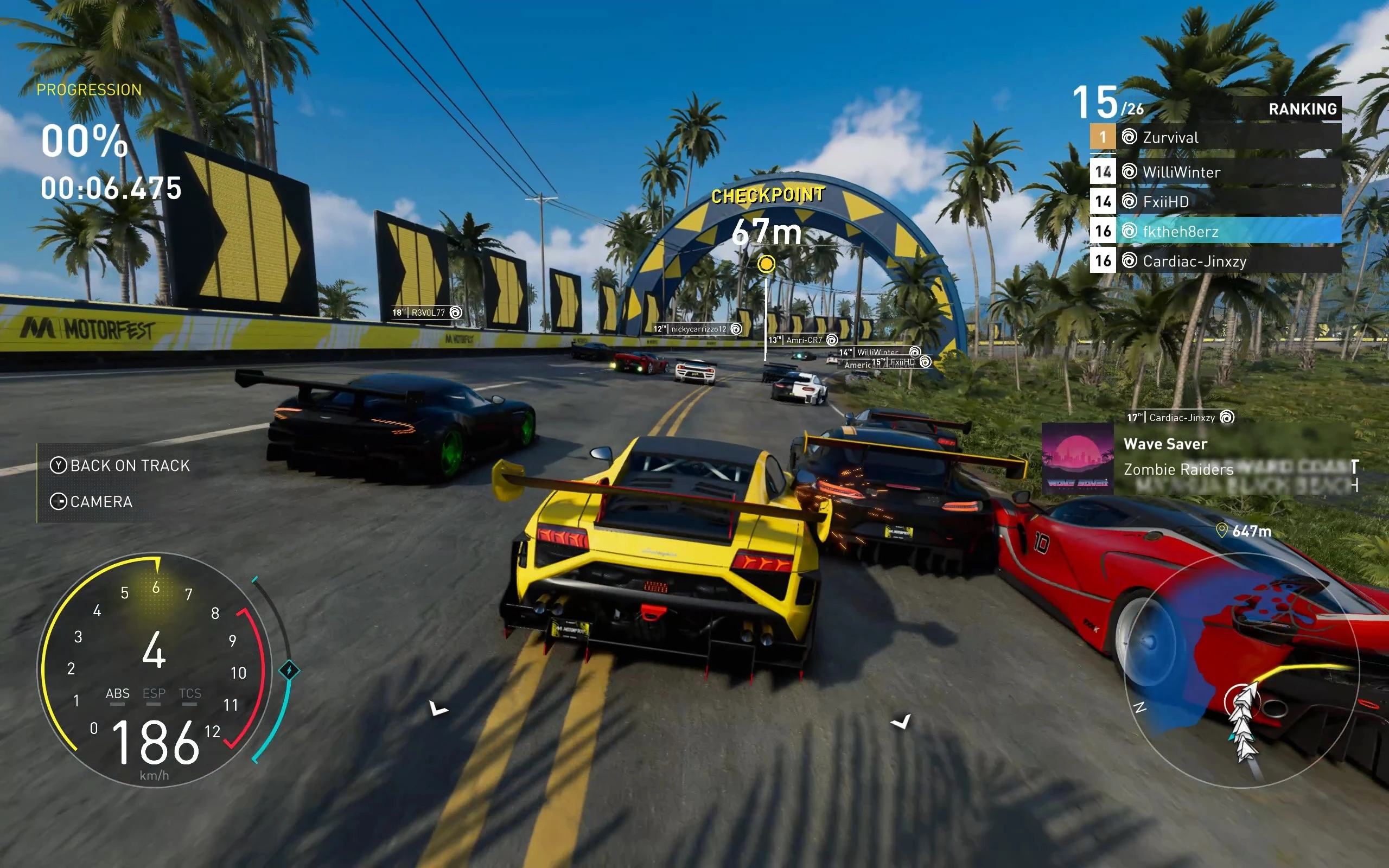Image resolution: width=1389 pixels, height=868 pixels.
Task: Select the yellow checkpoint marker
Action: pyautogui.click(x=766, y=264)
